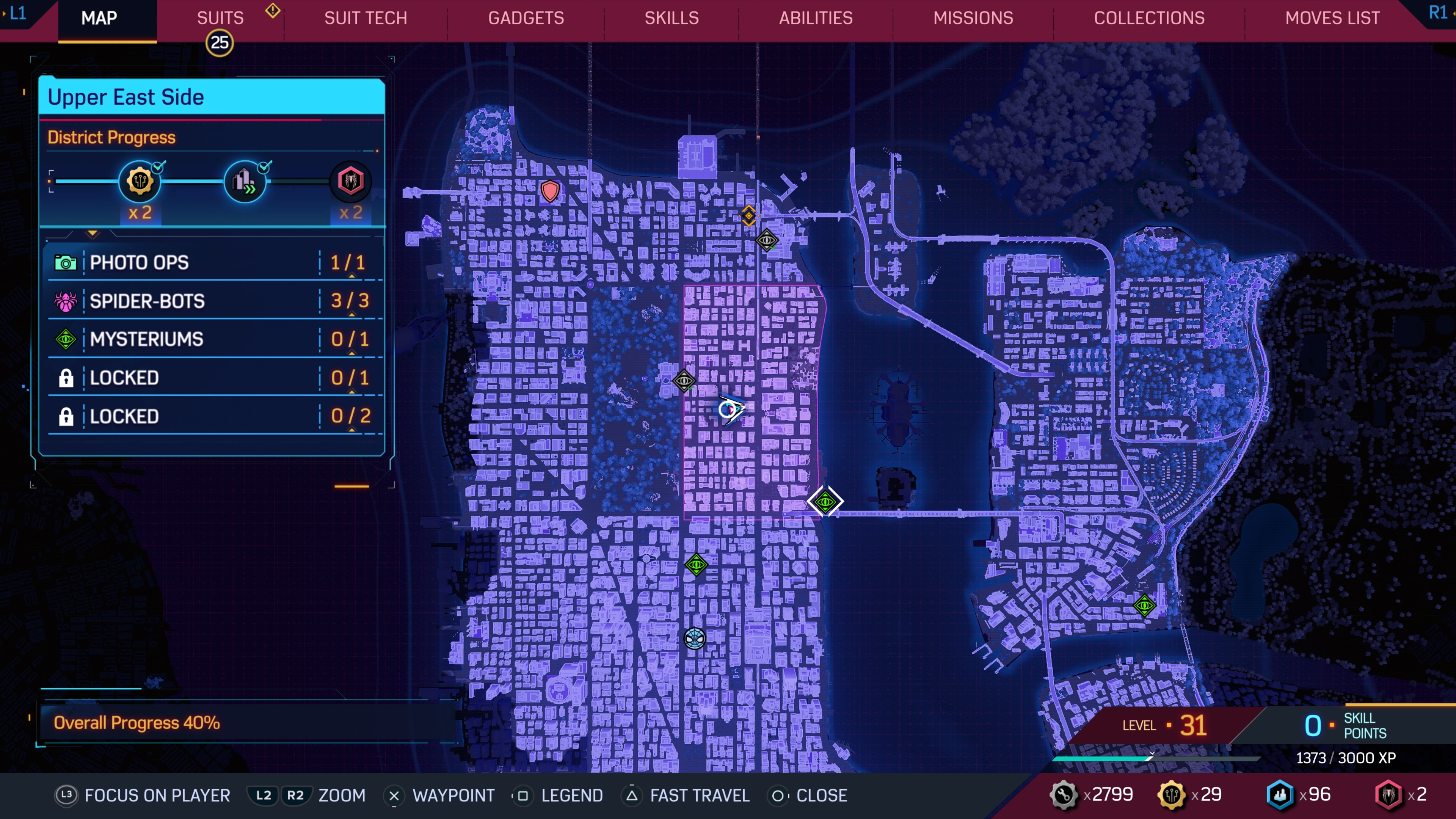Switch to the SUITS tab

click(x=220, y=17)
